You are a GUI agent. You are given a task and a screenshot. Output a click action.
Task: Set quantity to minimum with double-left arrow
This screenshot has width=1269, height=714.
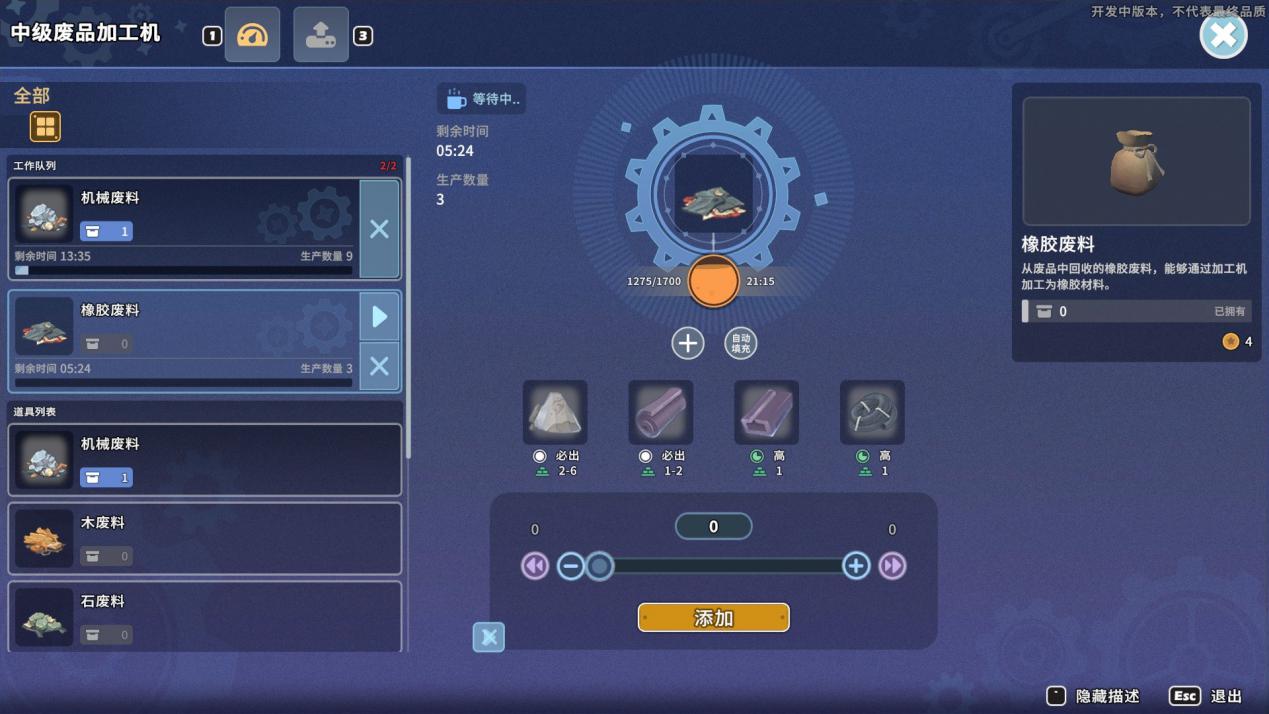[535, 566]
